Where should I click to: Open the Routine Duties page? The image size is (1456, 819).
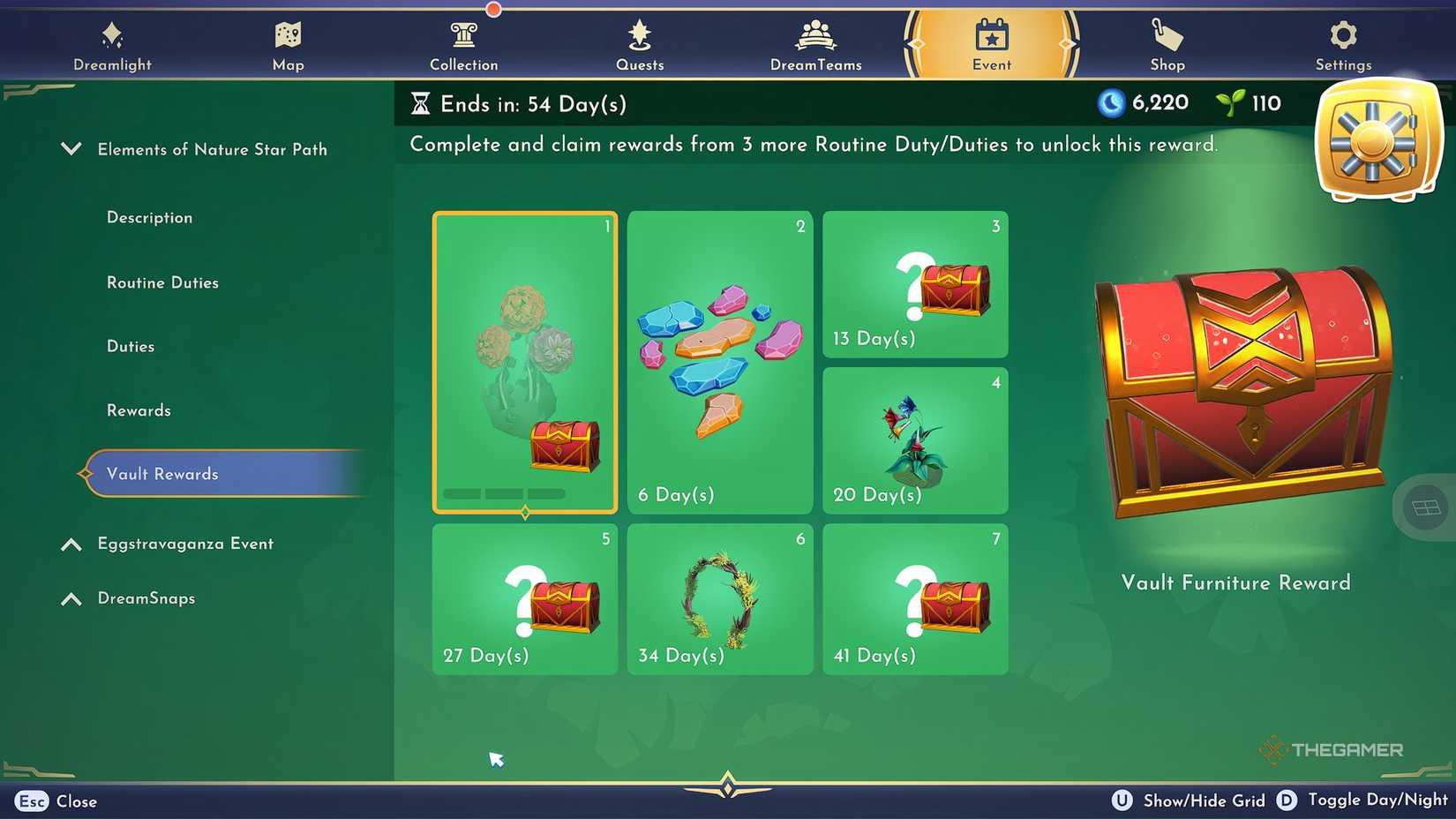[x=162, y=282]
